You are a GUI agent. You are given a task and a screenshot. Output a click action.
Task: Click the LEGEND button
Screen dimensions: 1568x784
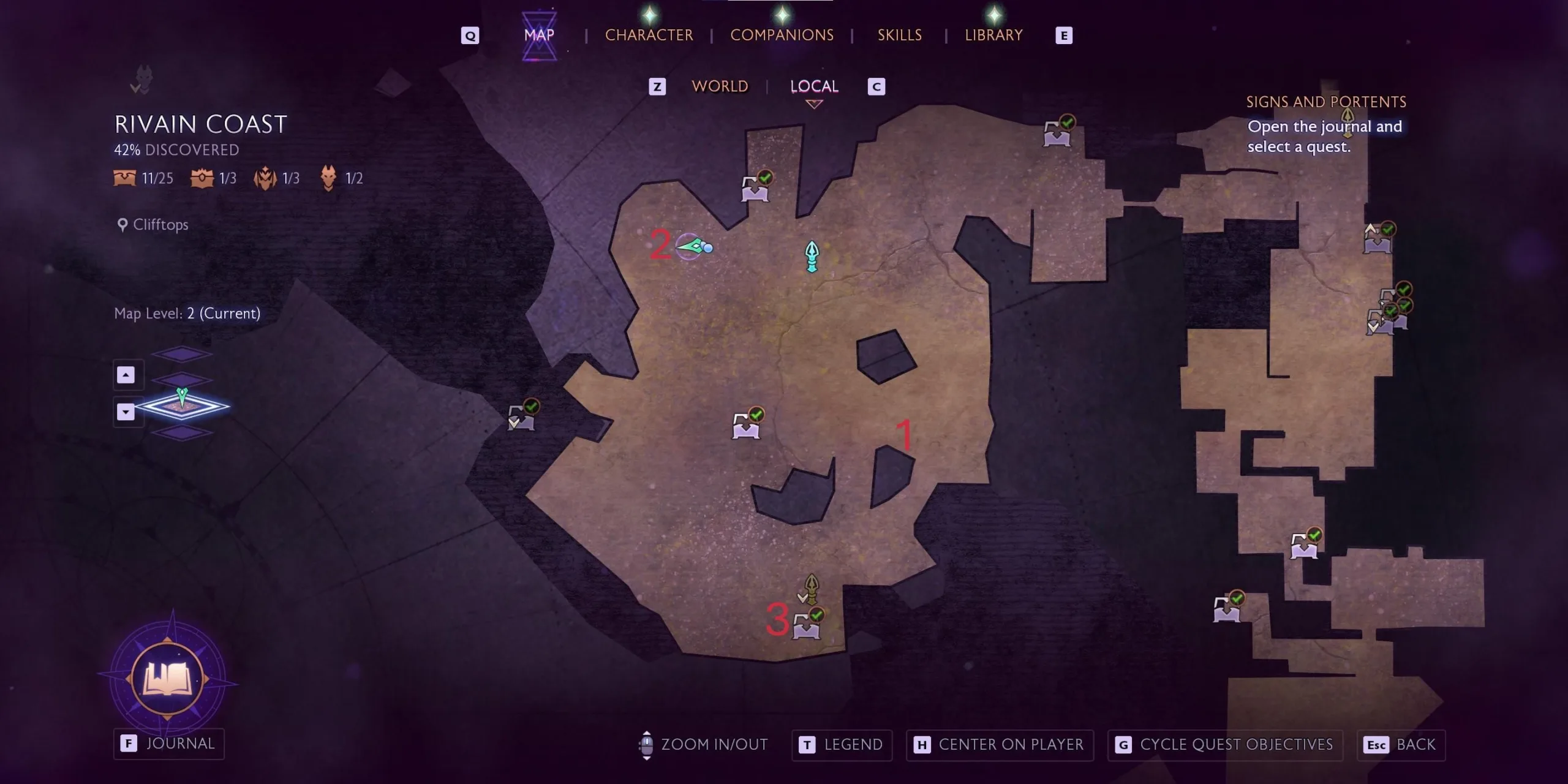[842, 745]
